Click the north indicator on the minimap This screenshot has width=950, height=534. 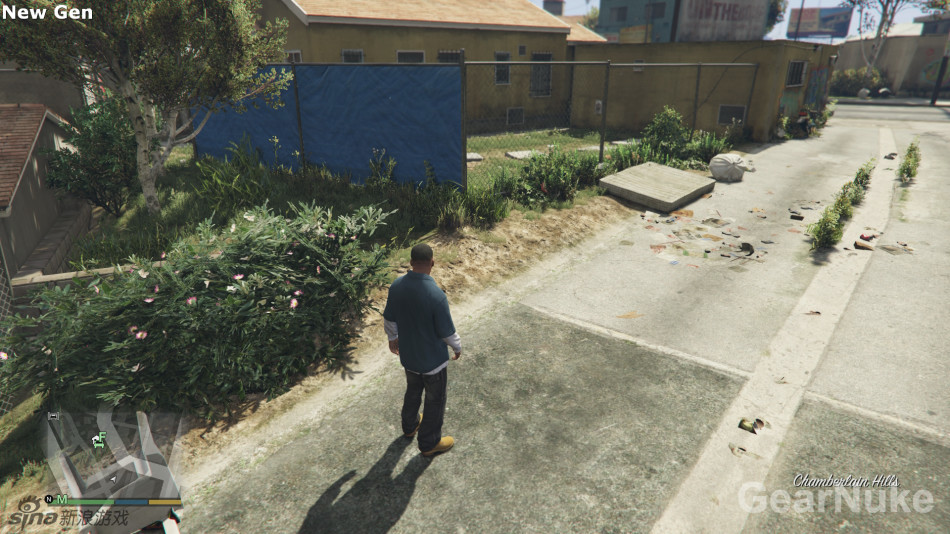48,499
